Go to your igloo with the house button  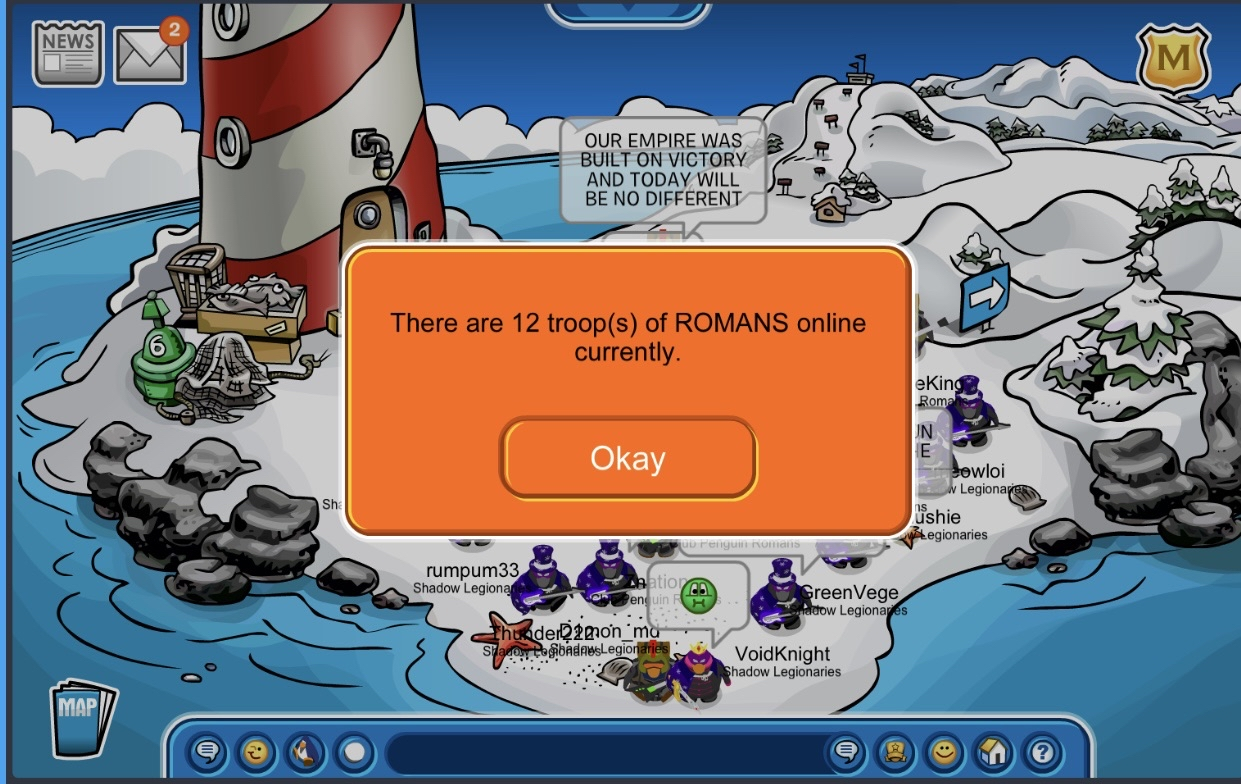click(x=992, y=750)
